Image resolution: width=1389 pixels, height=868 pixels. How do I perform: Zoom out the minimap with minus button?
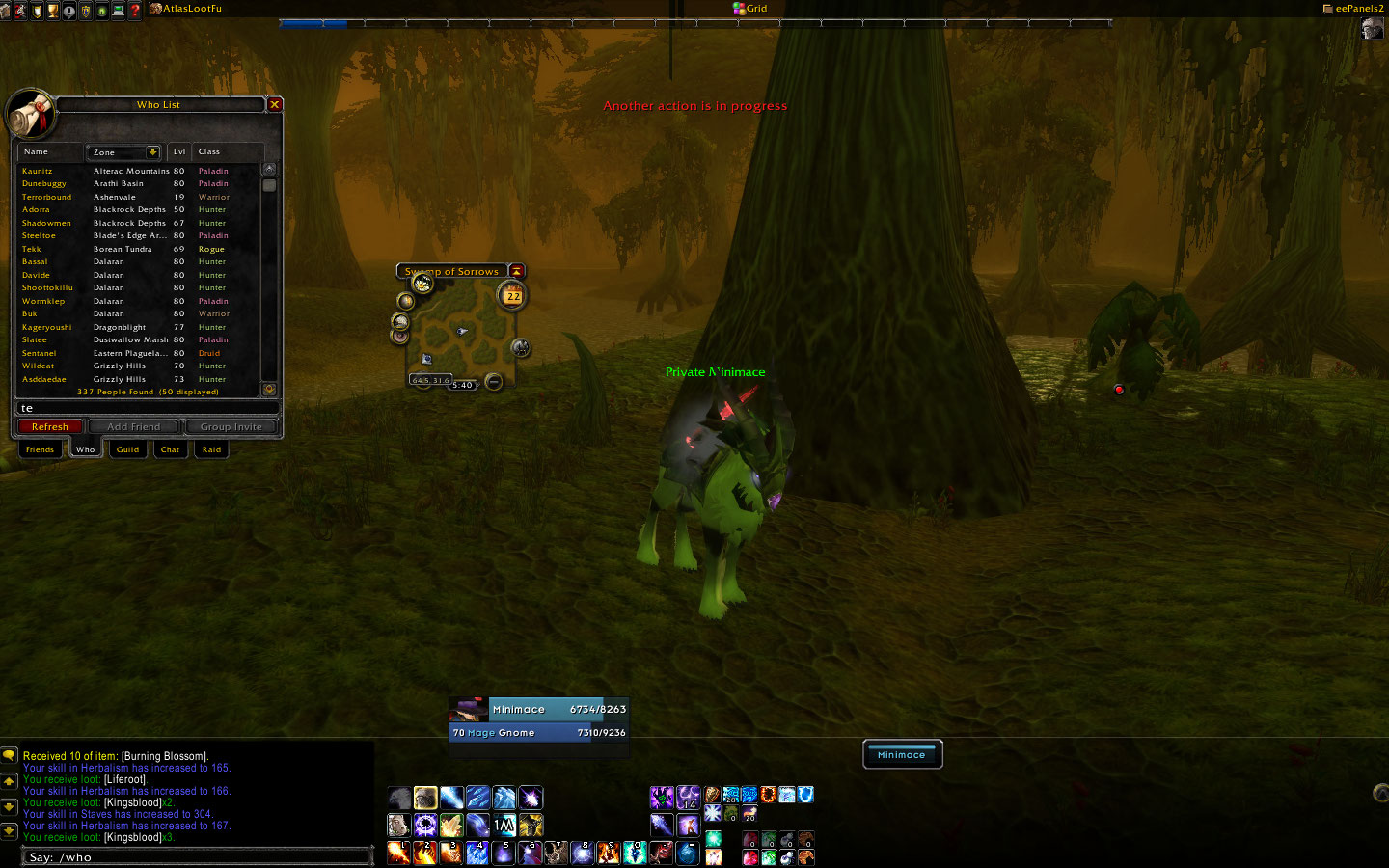tap(494, 382)
